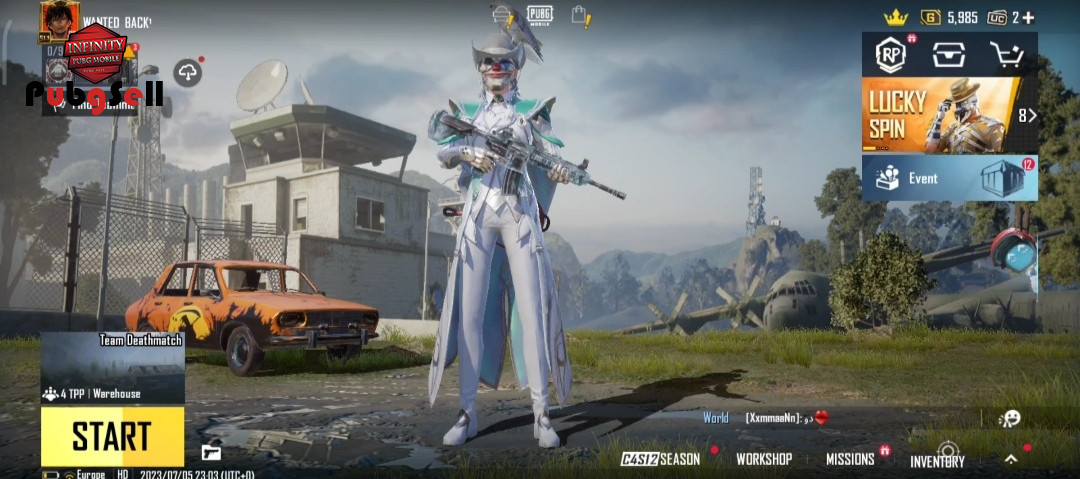Open the gun icon beside START
The image size is (1080, 479).
(x=210, y=452)
